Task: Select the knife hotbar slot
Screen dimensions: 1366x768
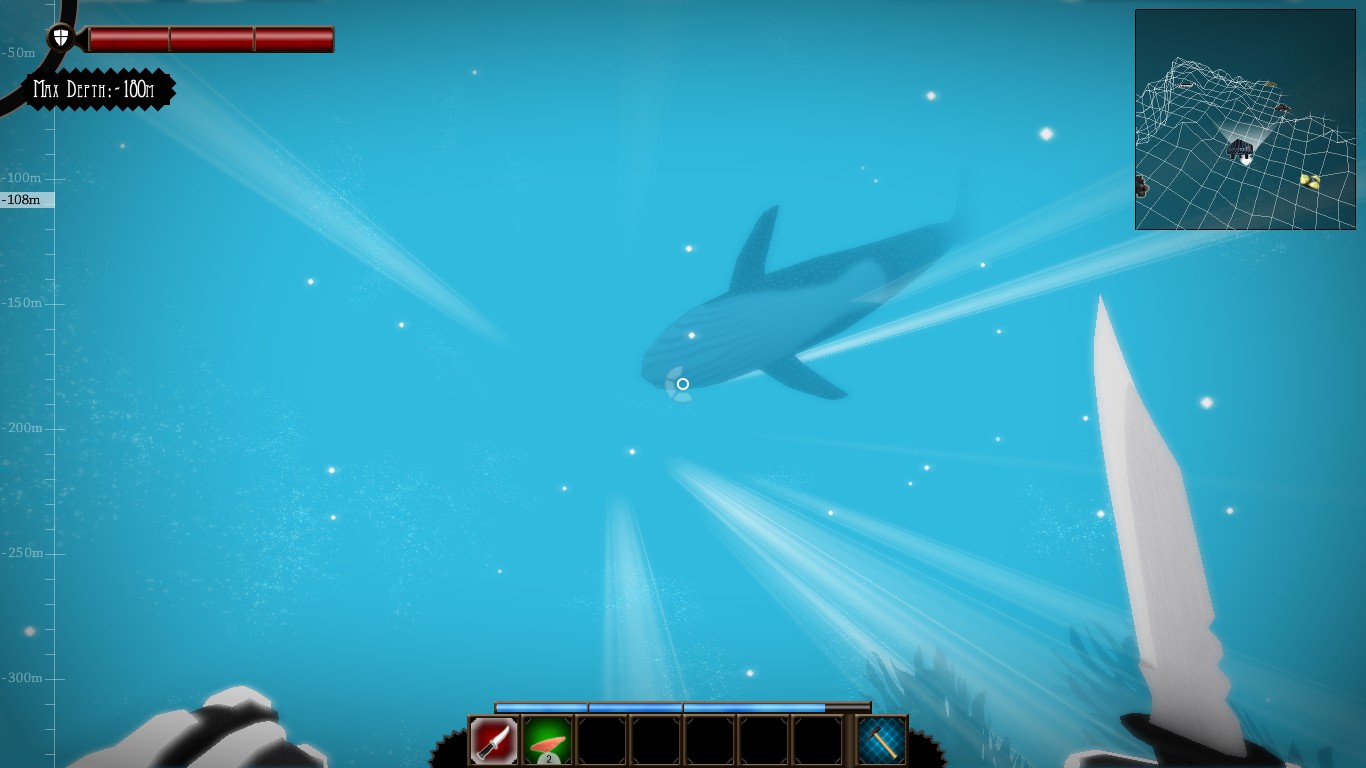Action: [494, 741]
